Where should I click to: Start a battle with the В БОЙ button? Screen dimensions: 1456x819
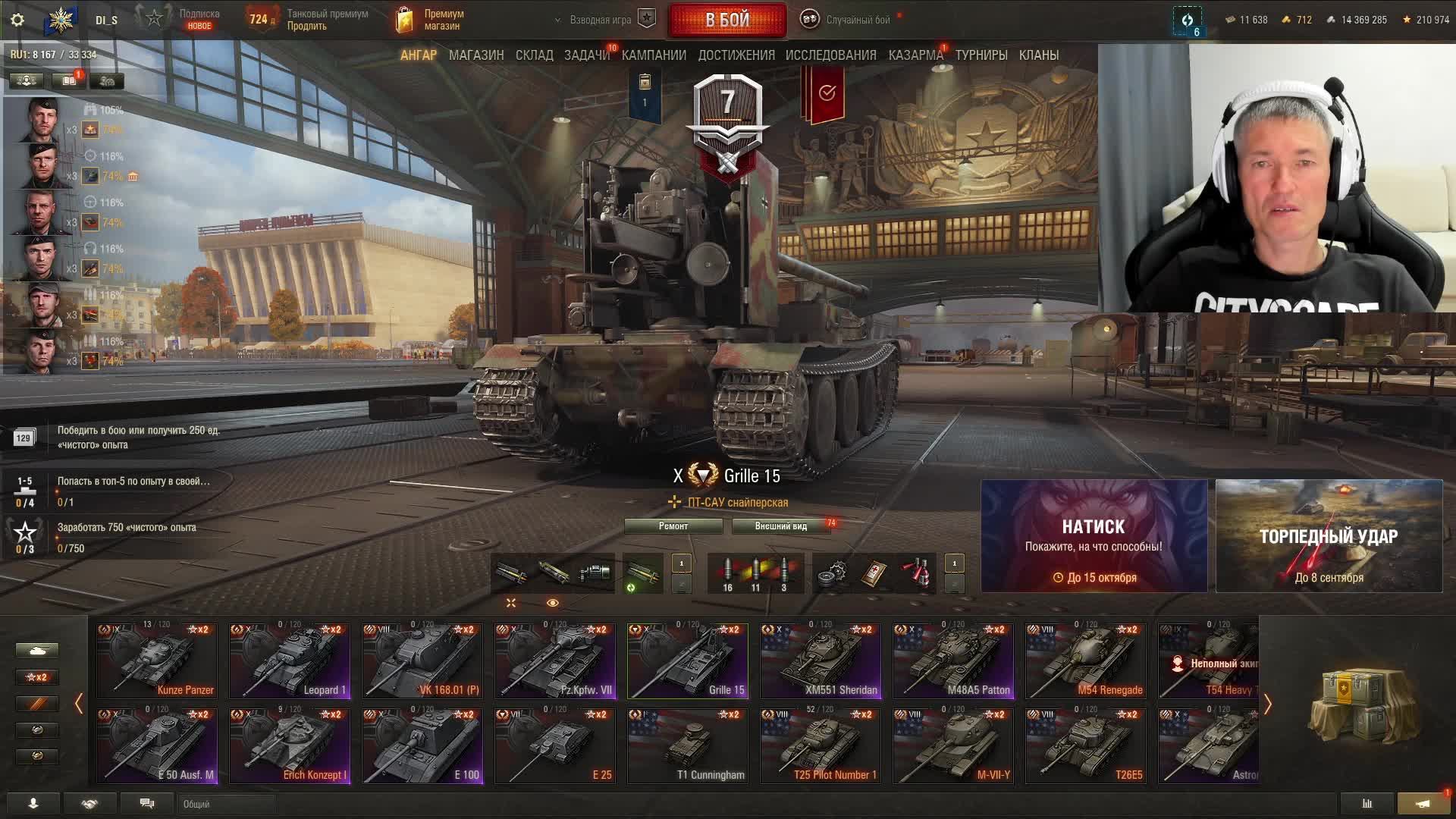pos(727,20)
